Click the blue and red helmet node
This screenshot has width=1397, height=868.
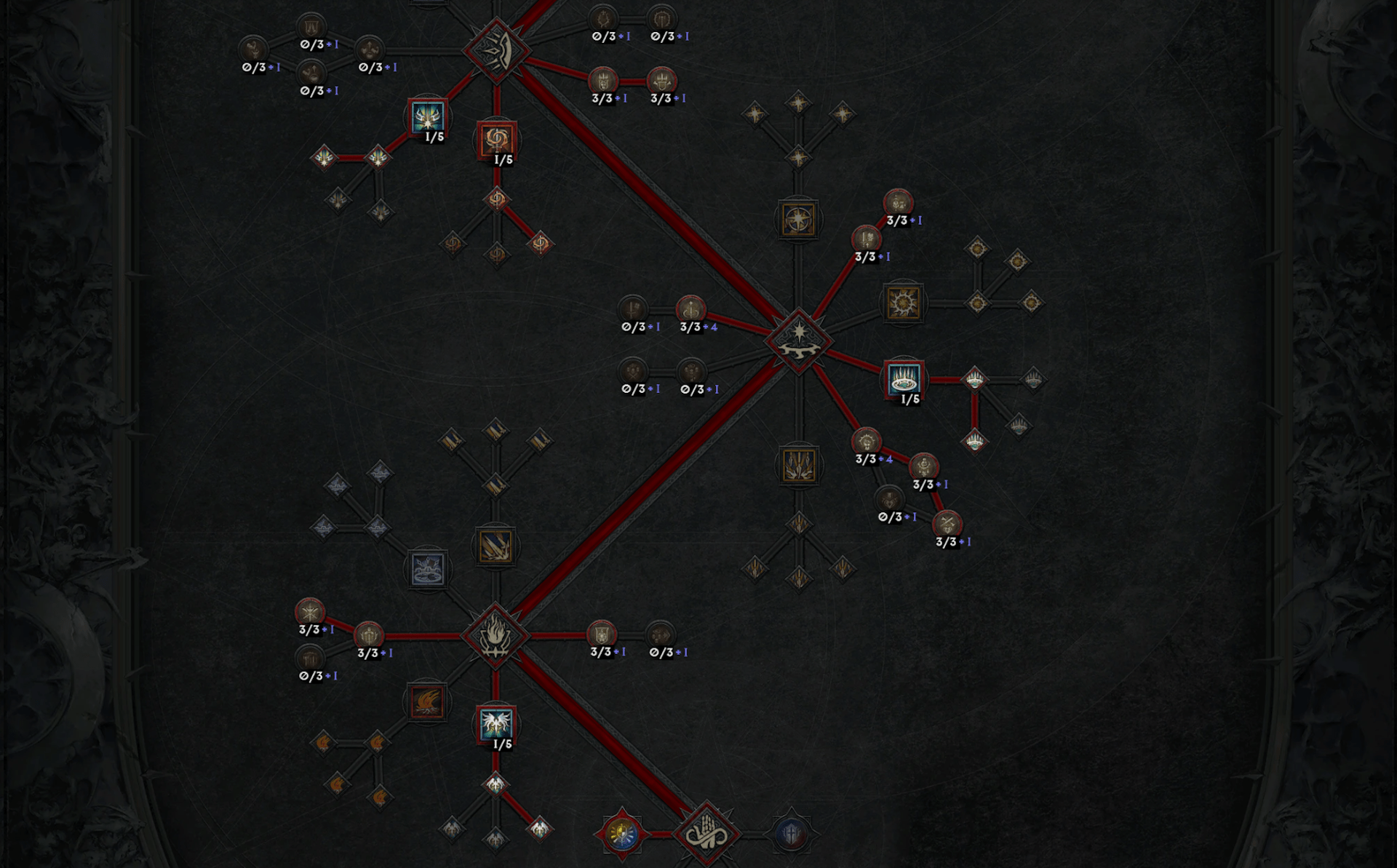tap(791, 833)
